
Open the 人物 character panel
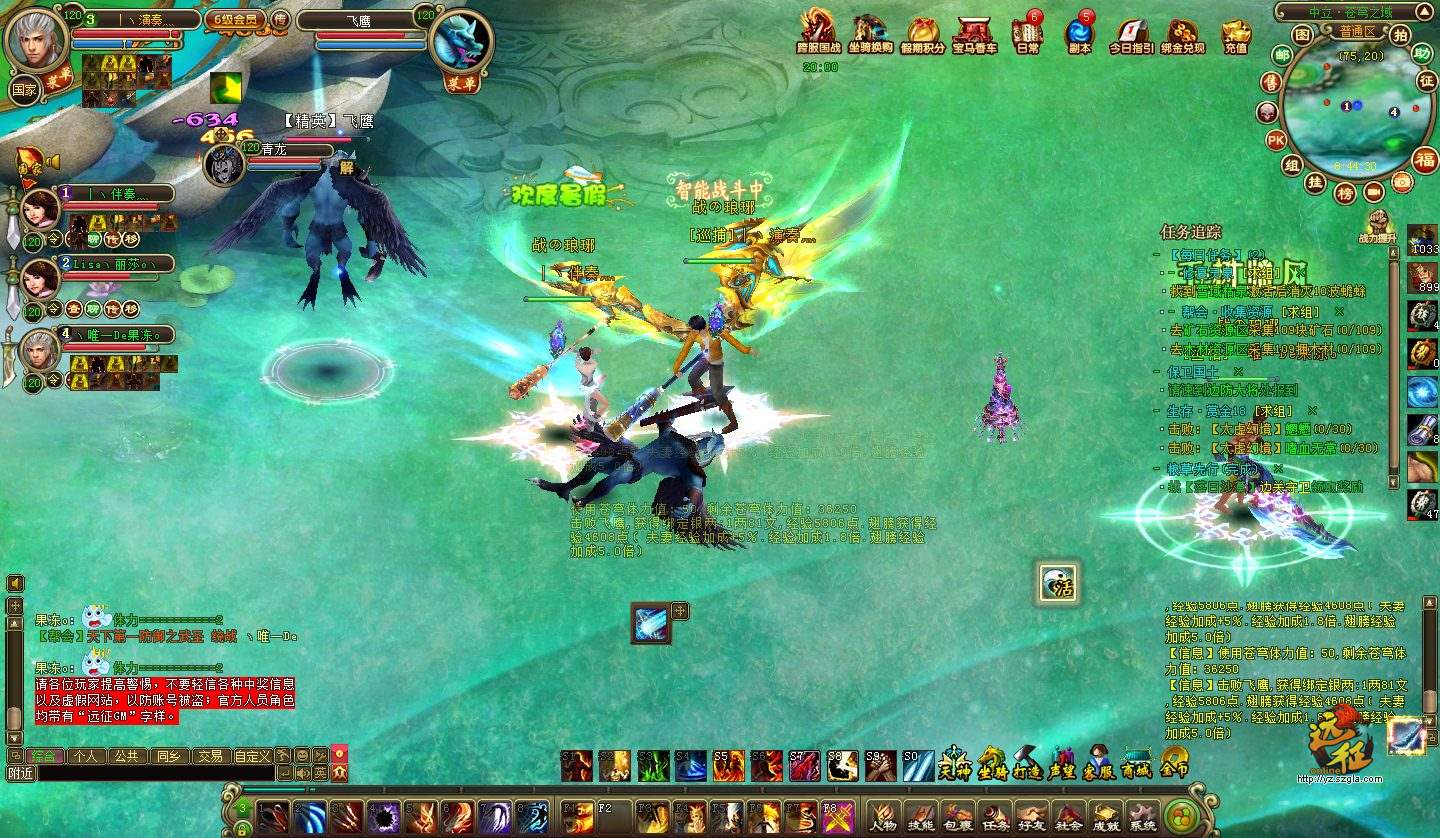(882, 816)
